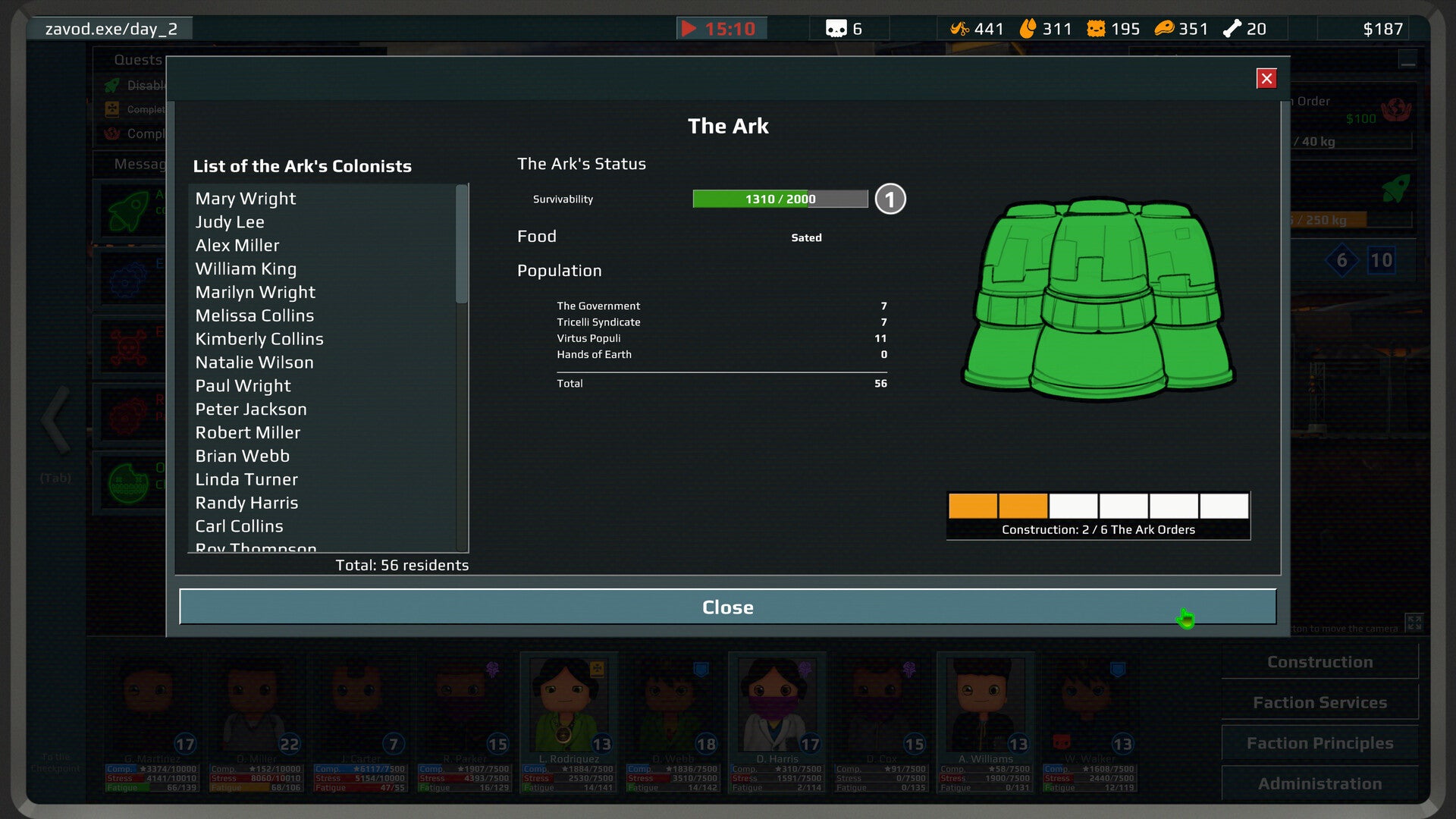The height and width of the screenshot is (819, 1456).
Task: Open Faction Principles
Action: pos(1319,743)
